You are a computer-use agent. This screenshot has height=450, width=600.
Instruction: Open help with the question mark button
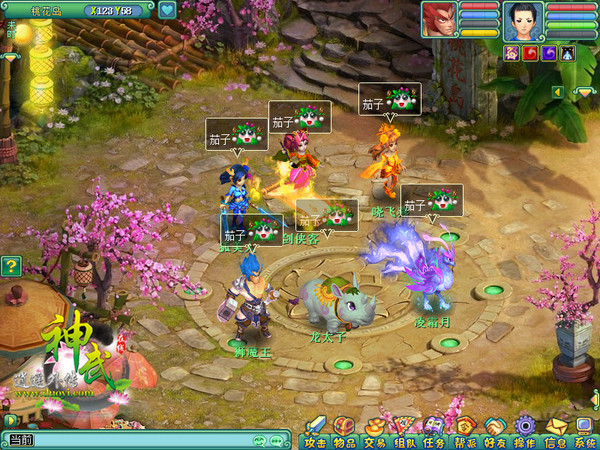(10, 266)
